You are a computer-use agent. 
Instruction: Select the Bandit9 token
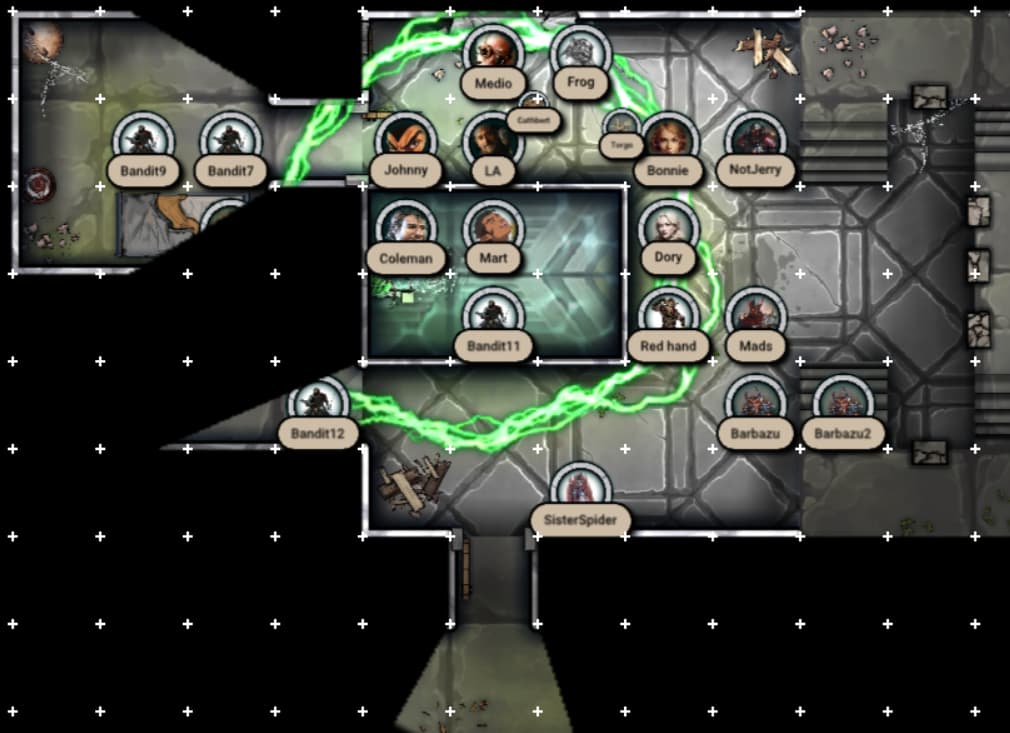pos(143,140)
